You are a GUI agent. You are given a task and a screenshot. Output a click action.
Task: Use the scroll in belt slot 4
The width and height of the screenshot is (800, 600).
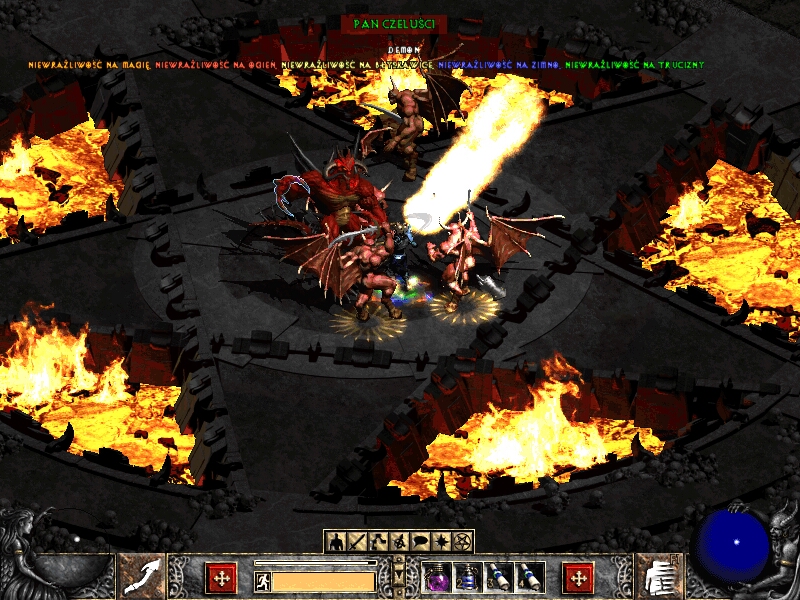tap(528, 577)
